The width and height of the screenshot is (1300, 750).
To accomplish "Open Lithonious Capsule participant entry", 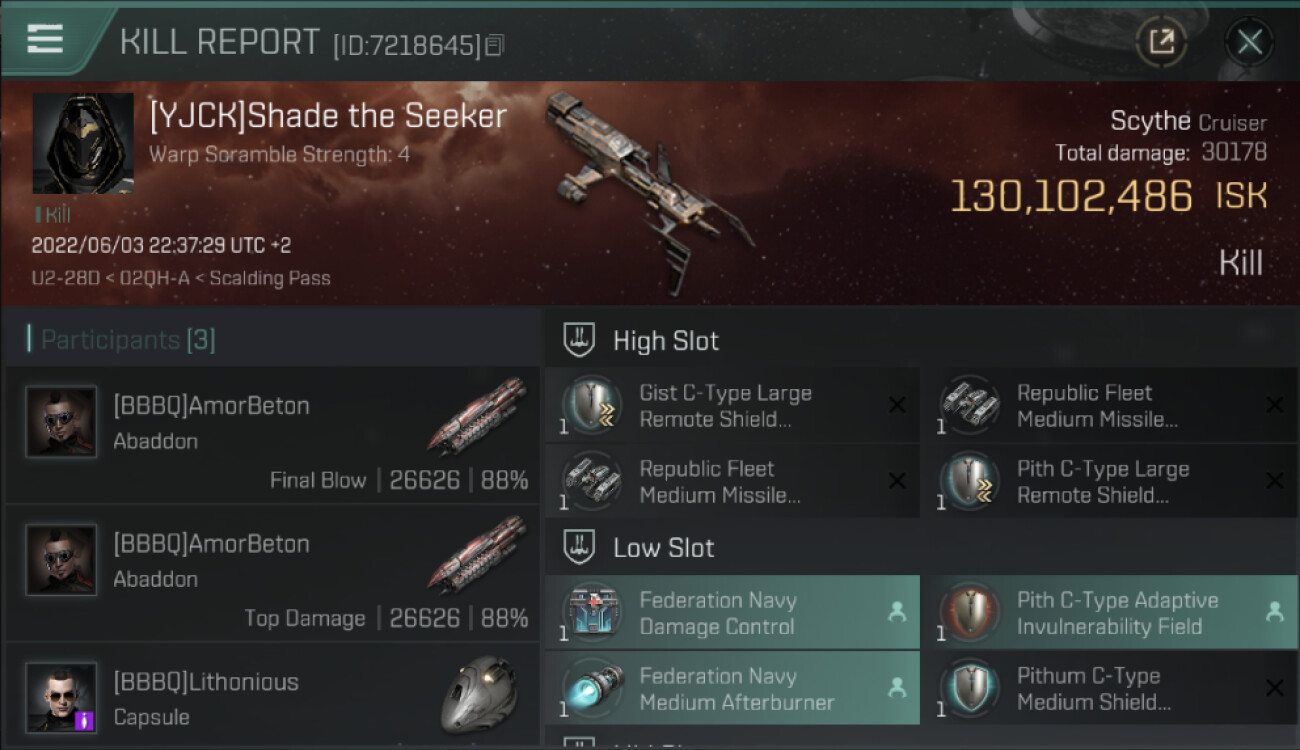I will pos(272,698).
